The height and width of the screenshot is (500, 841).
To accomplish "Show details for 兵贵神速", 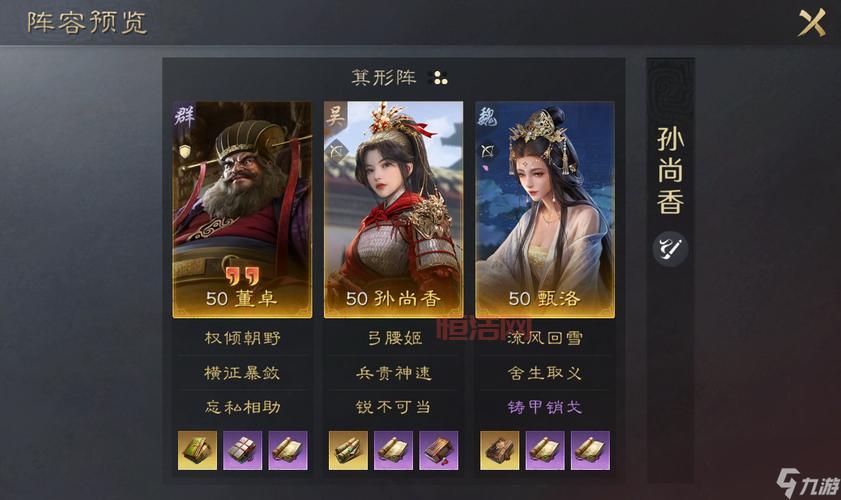I will tap(393, 373).
